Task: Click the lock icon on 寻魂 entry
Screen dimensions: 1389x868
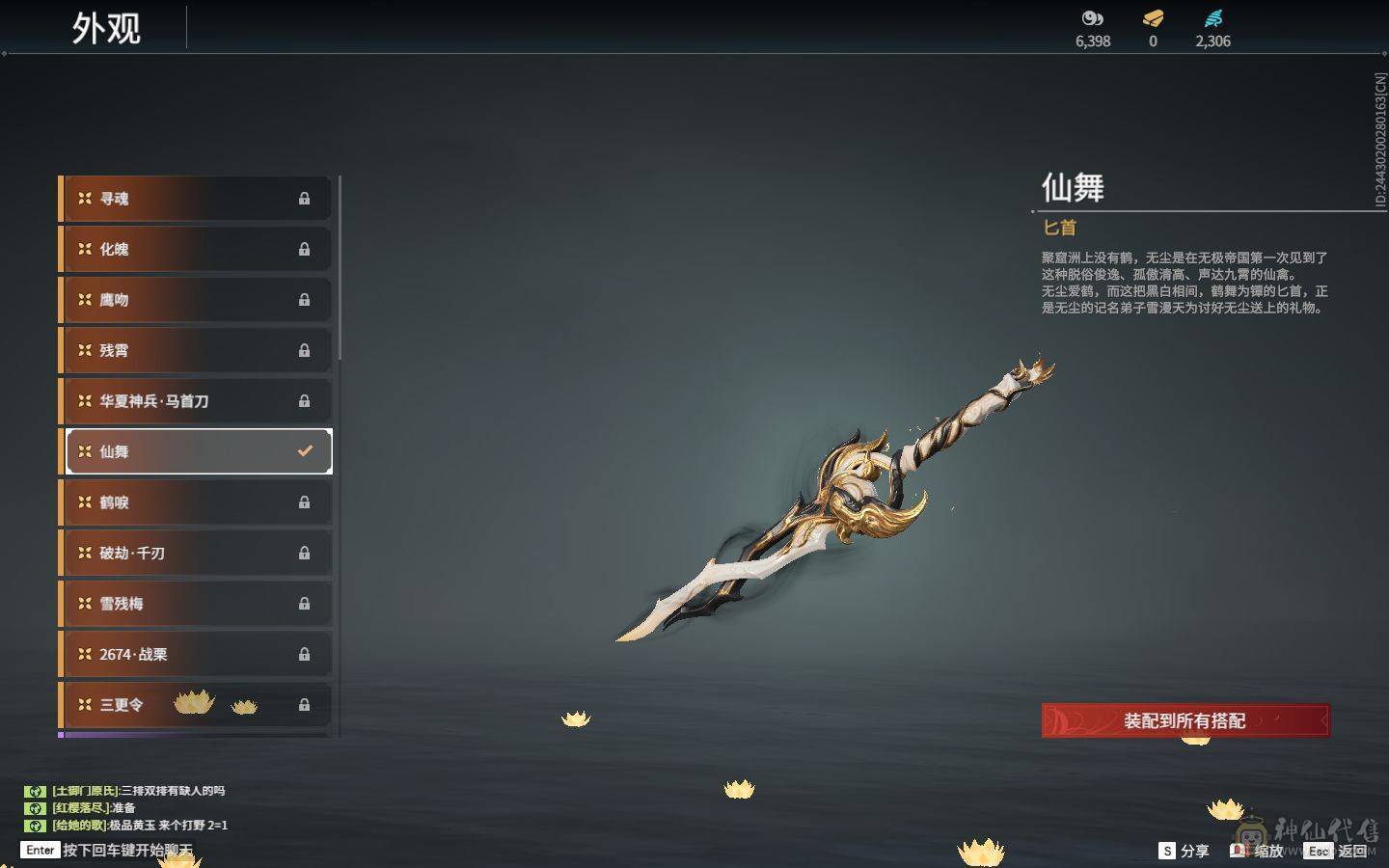Action: click(305, 198)
